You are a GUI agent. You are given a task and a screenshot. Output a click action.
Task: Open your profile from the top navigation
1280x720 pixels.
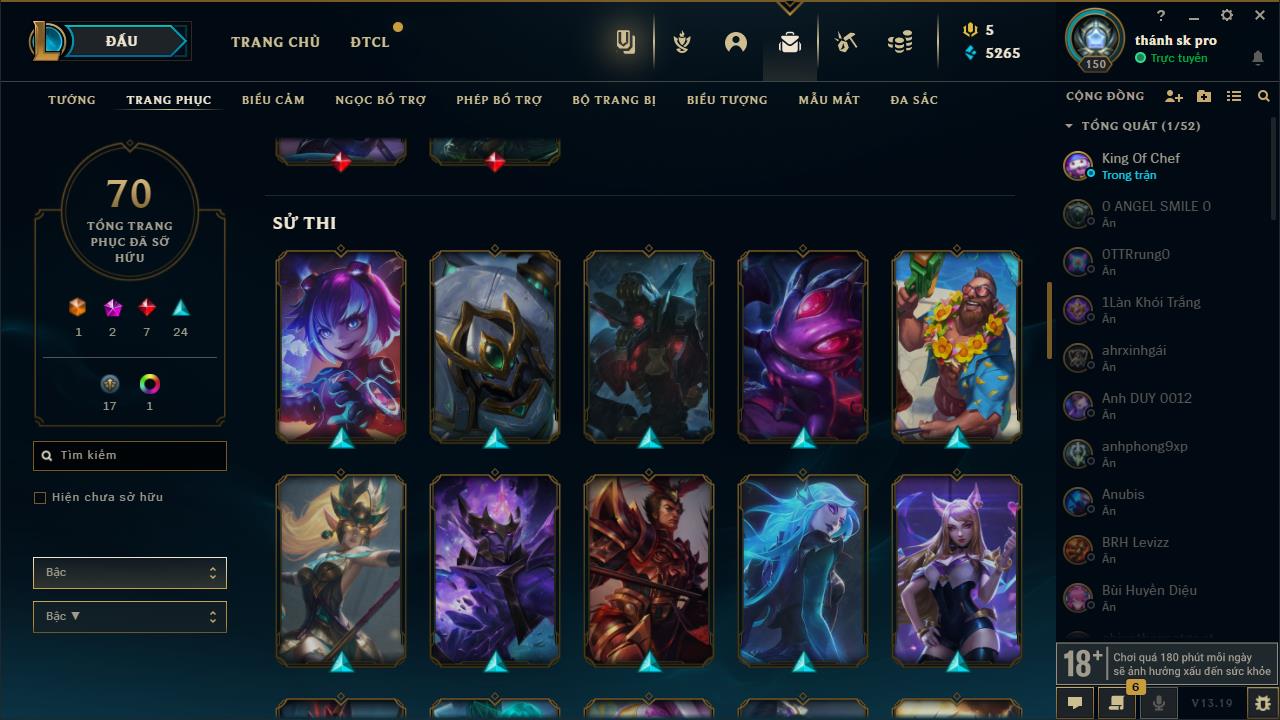tap(736, 42)
